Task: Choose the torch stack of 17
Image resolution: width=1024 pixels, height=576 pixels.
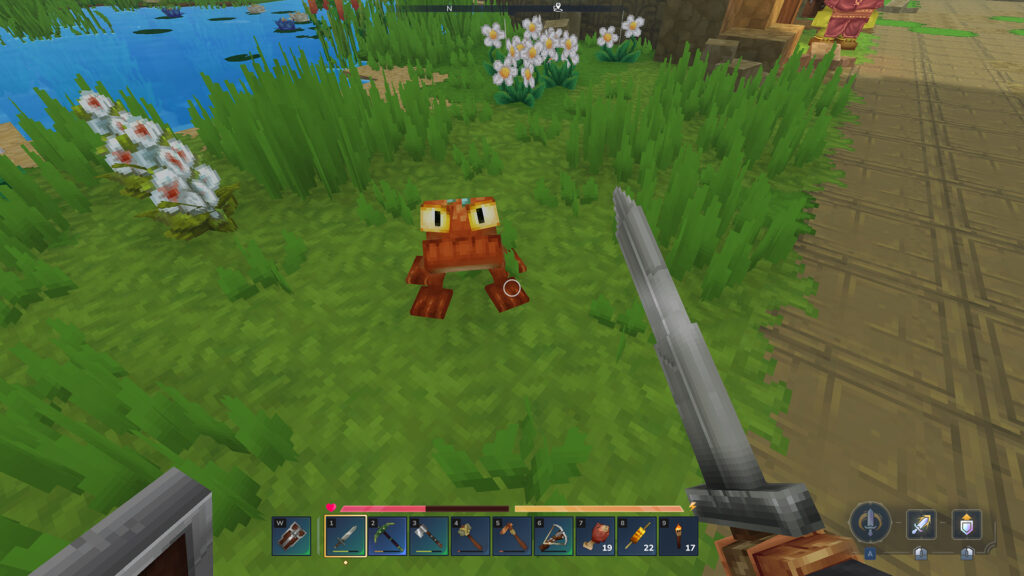Action: coord(678,536)
